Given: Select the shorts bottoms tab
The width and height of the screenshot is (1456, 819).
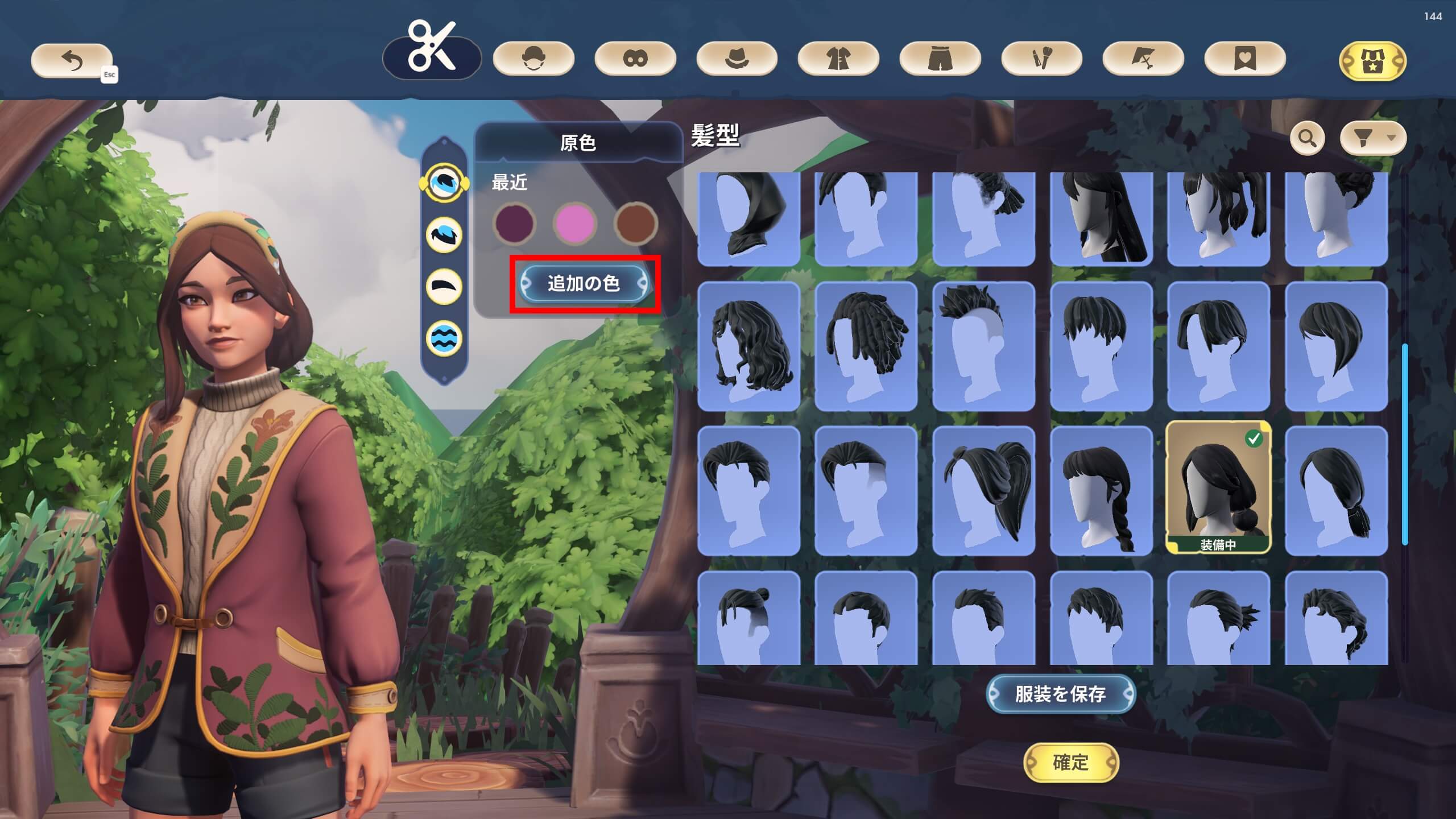Looking at the screenshot, I should pos(940,59).
